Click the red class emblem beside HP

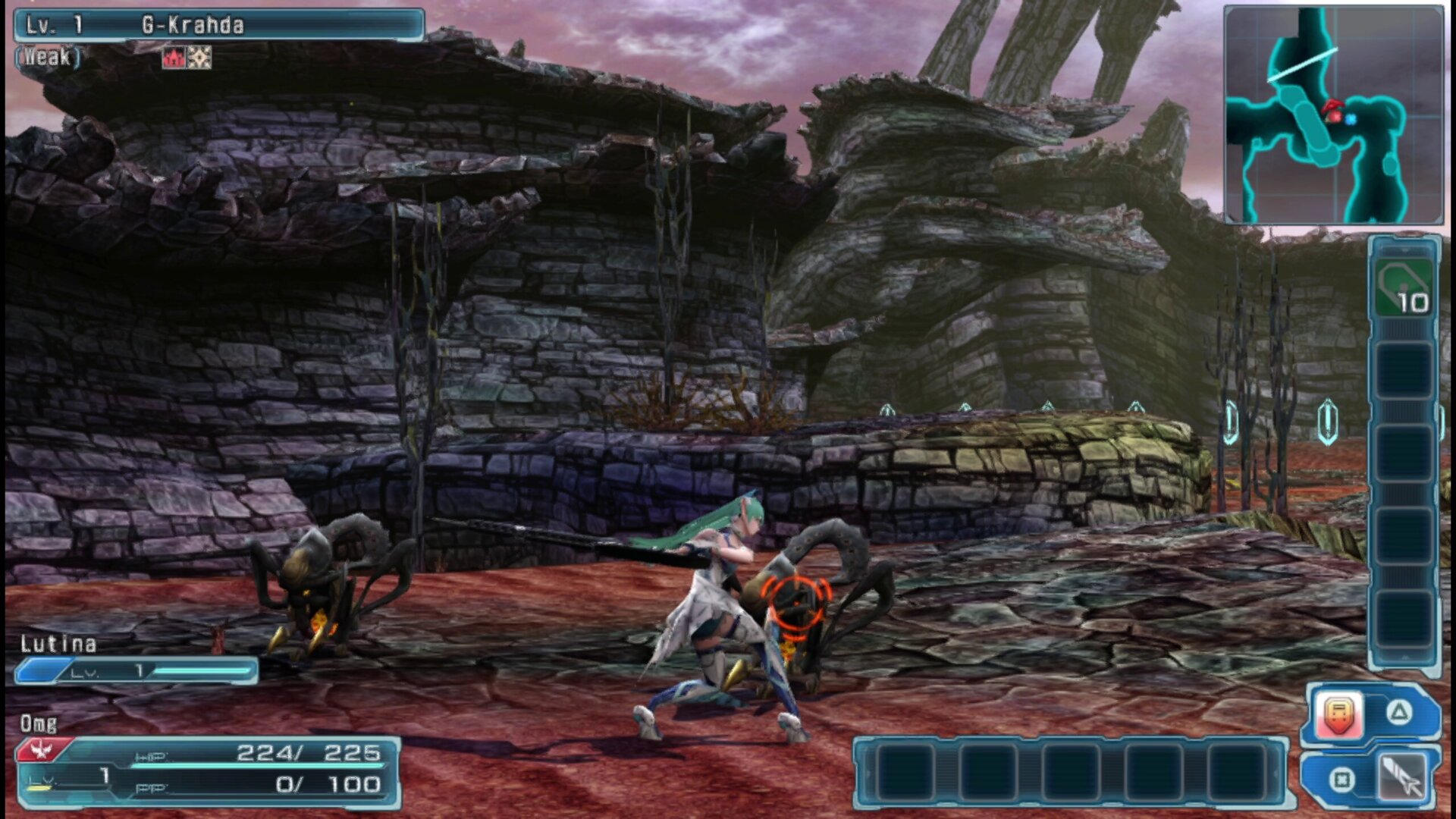(42, 751)
